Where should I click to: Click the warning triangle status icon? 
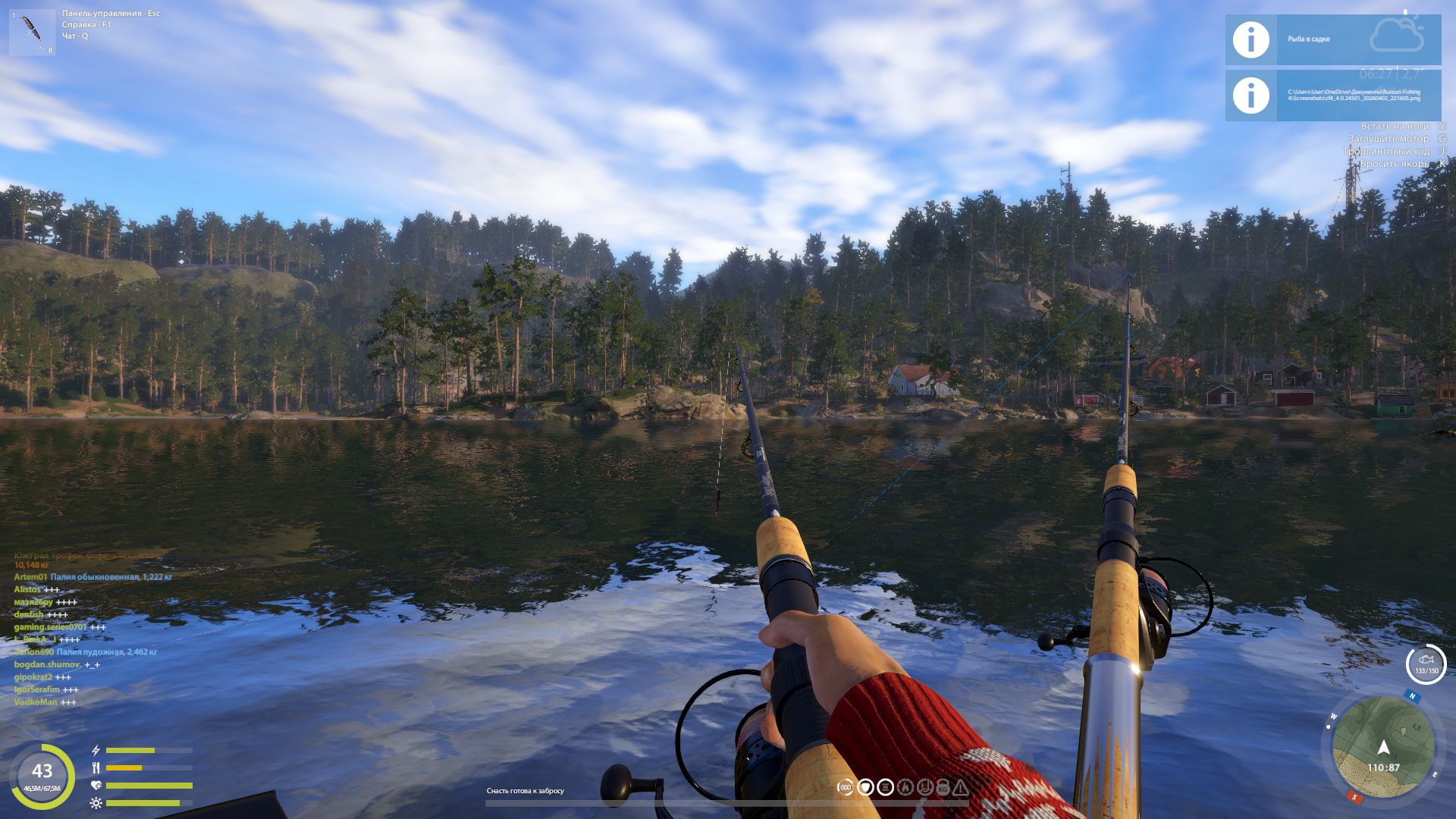[962, 787]
